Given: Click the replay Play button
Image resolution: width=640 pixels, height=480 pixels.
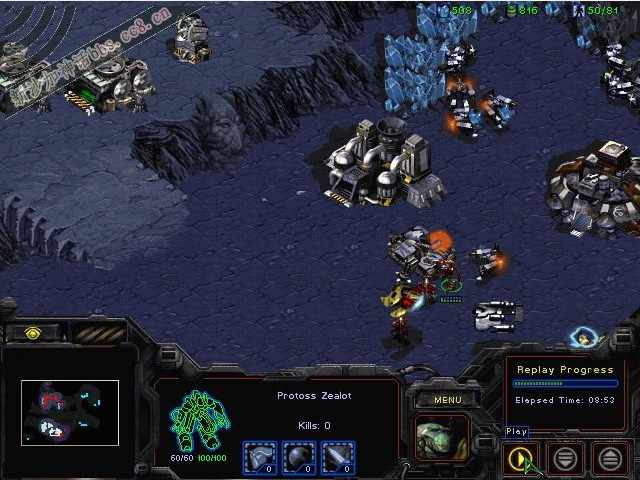Looking at the screenshot, I should coord(519,458).
